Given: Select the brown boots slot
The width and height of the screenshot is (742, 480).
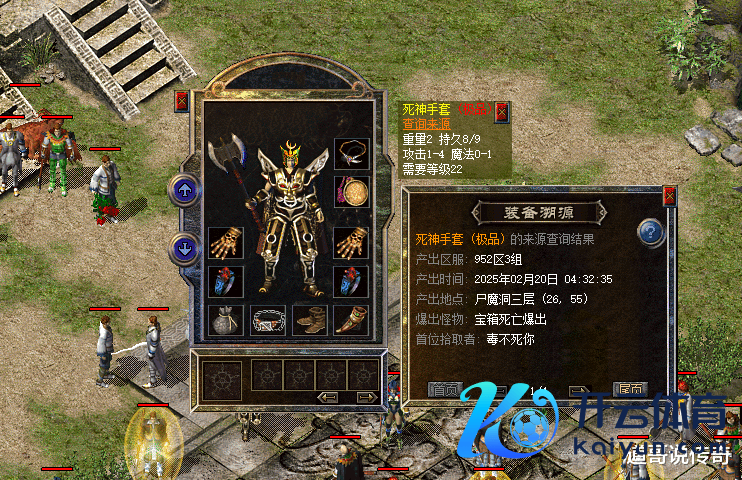Looking at the screenshot, I should tap(310, 320).
